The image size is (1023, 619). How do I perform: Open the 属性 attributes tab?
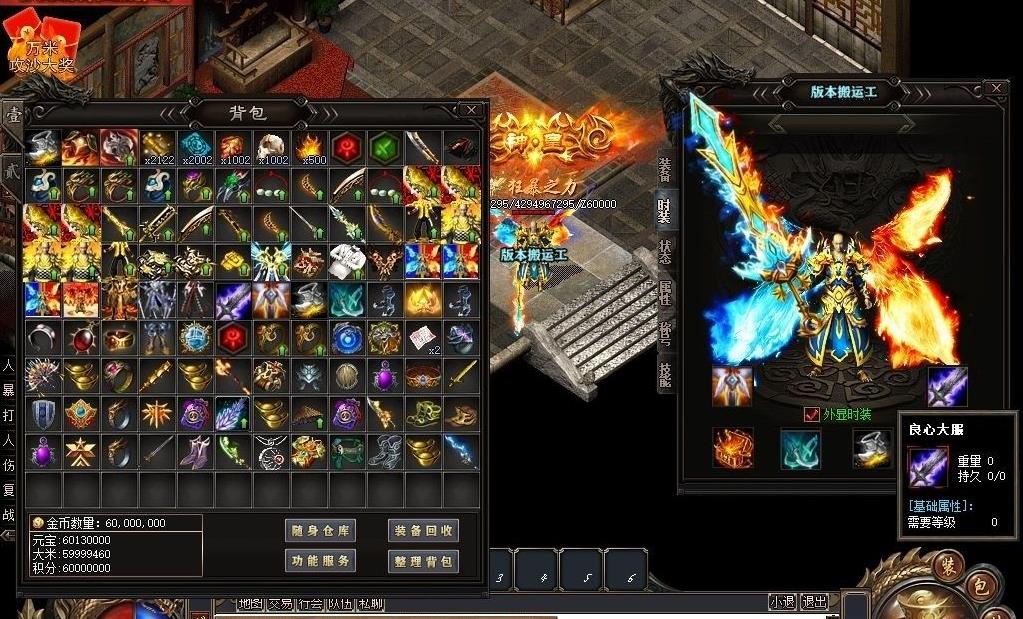point(665,293)
